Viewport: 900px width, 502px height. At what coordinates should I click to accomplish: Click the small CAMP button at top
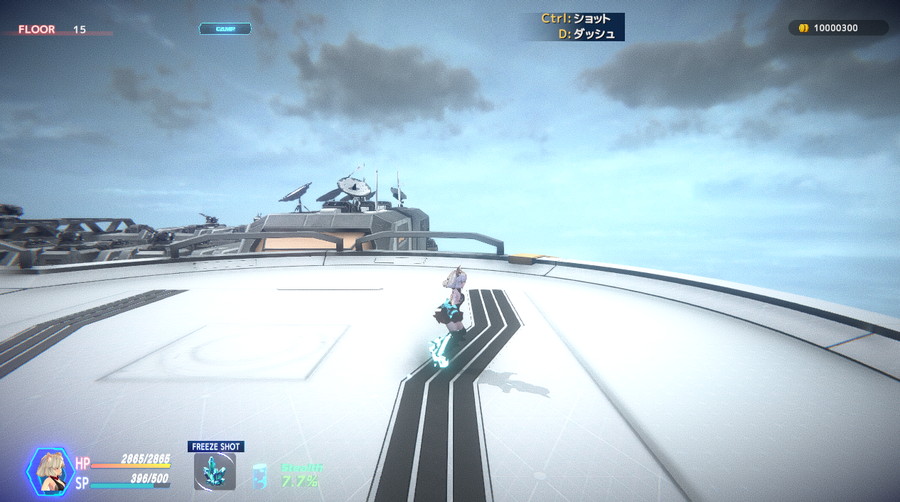pyautogui.click(x=225, y=29)
